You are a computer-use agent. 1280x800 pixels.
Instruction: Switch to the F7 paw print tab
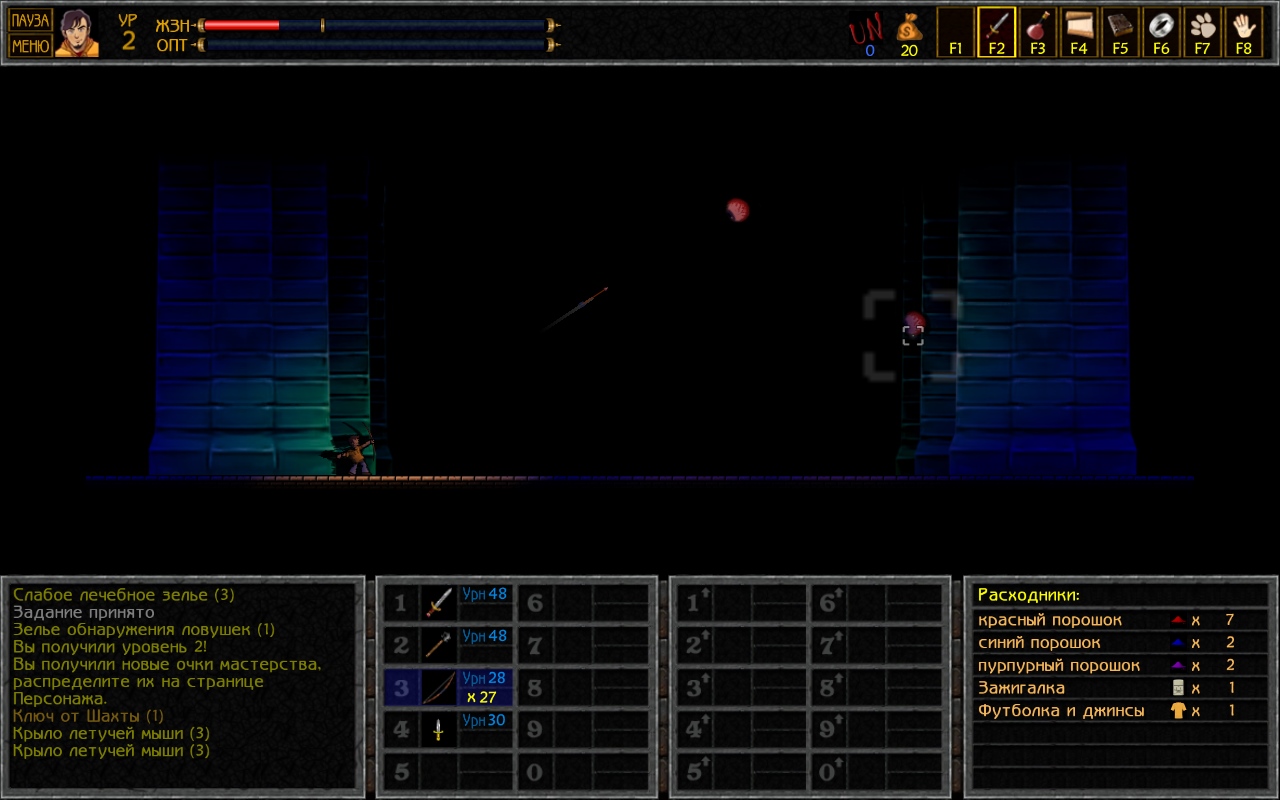pos(1202,32)
